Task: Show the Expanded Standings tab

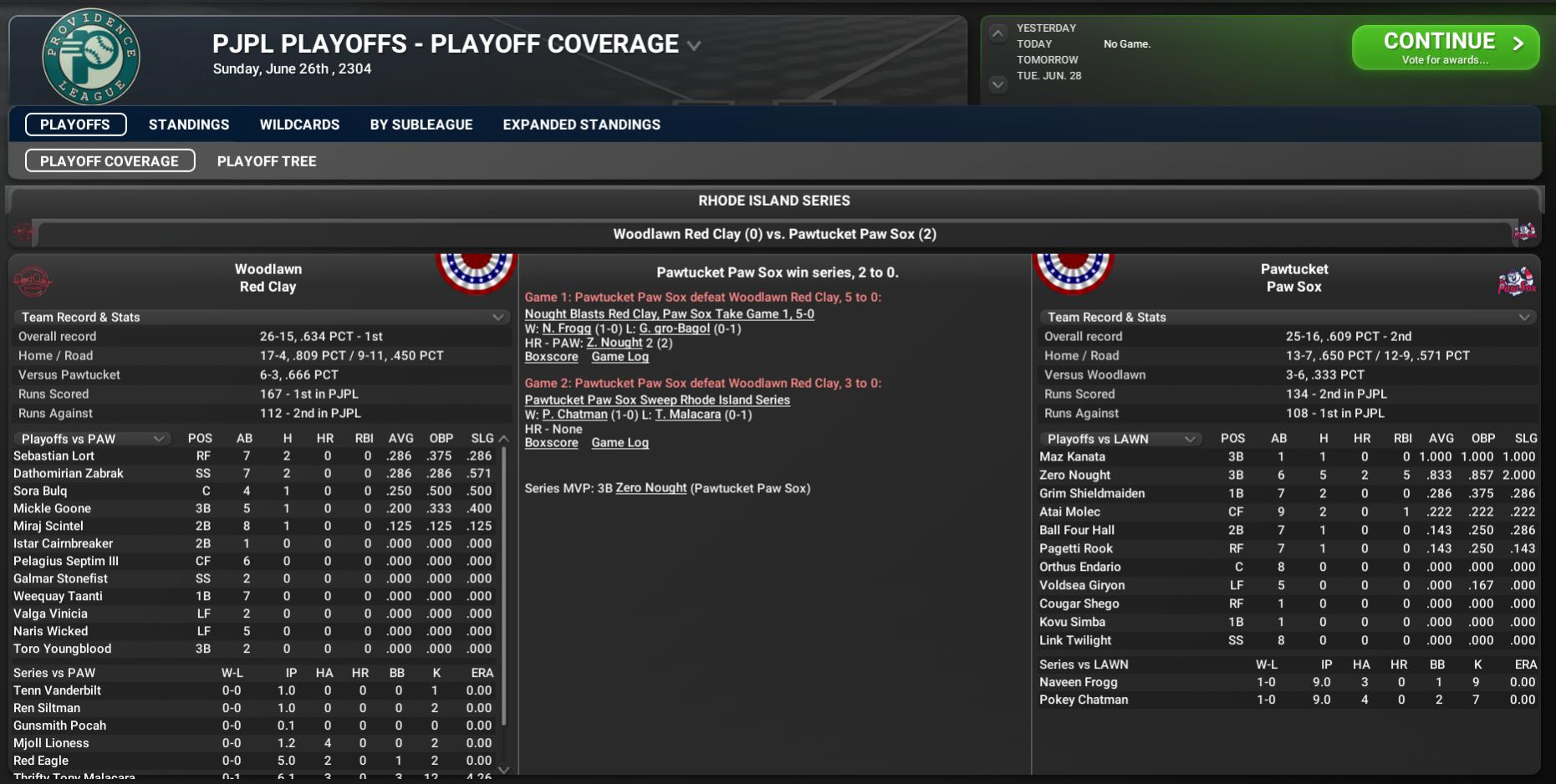Action: tap(581, 125)
